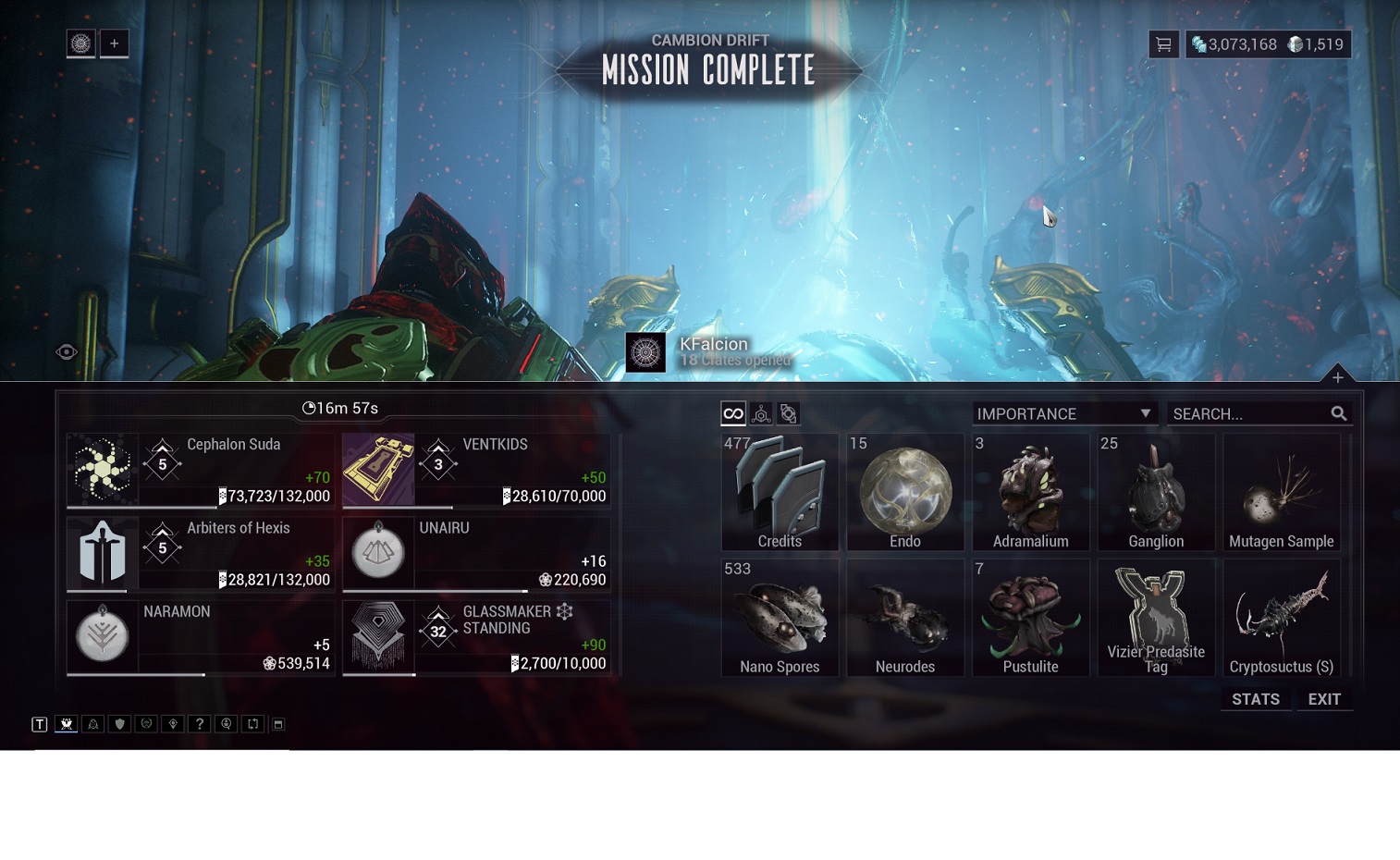Pick the Ganglion reward tile
Screen dimensions: 1400x860
pyautogui.click(x=1156, y=492)
